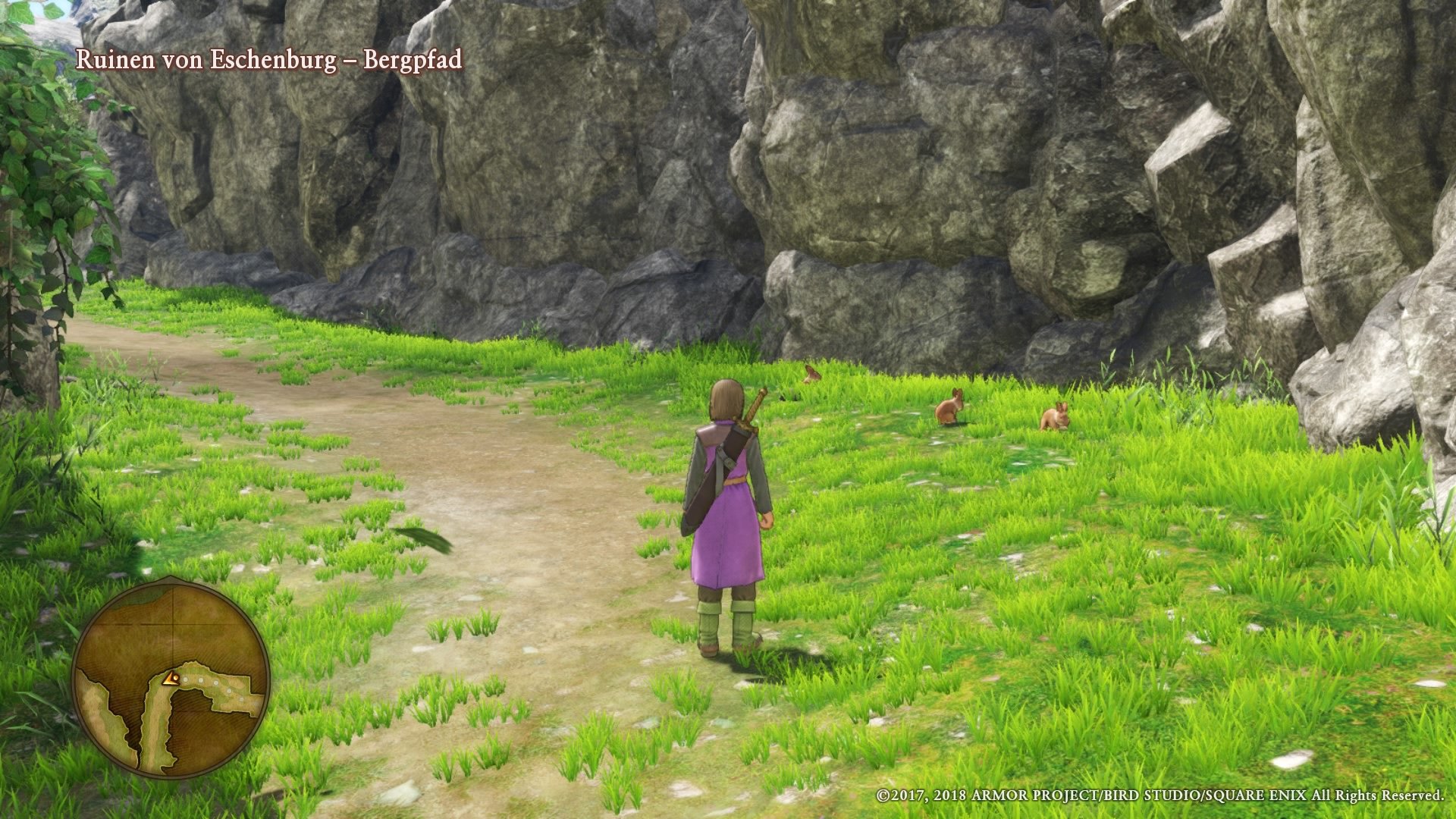Screen dimensions: 1456x819
Task: Click the first white dot on the minimap trail
Action: tap(186, 679)
